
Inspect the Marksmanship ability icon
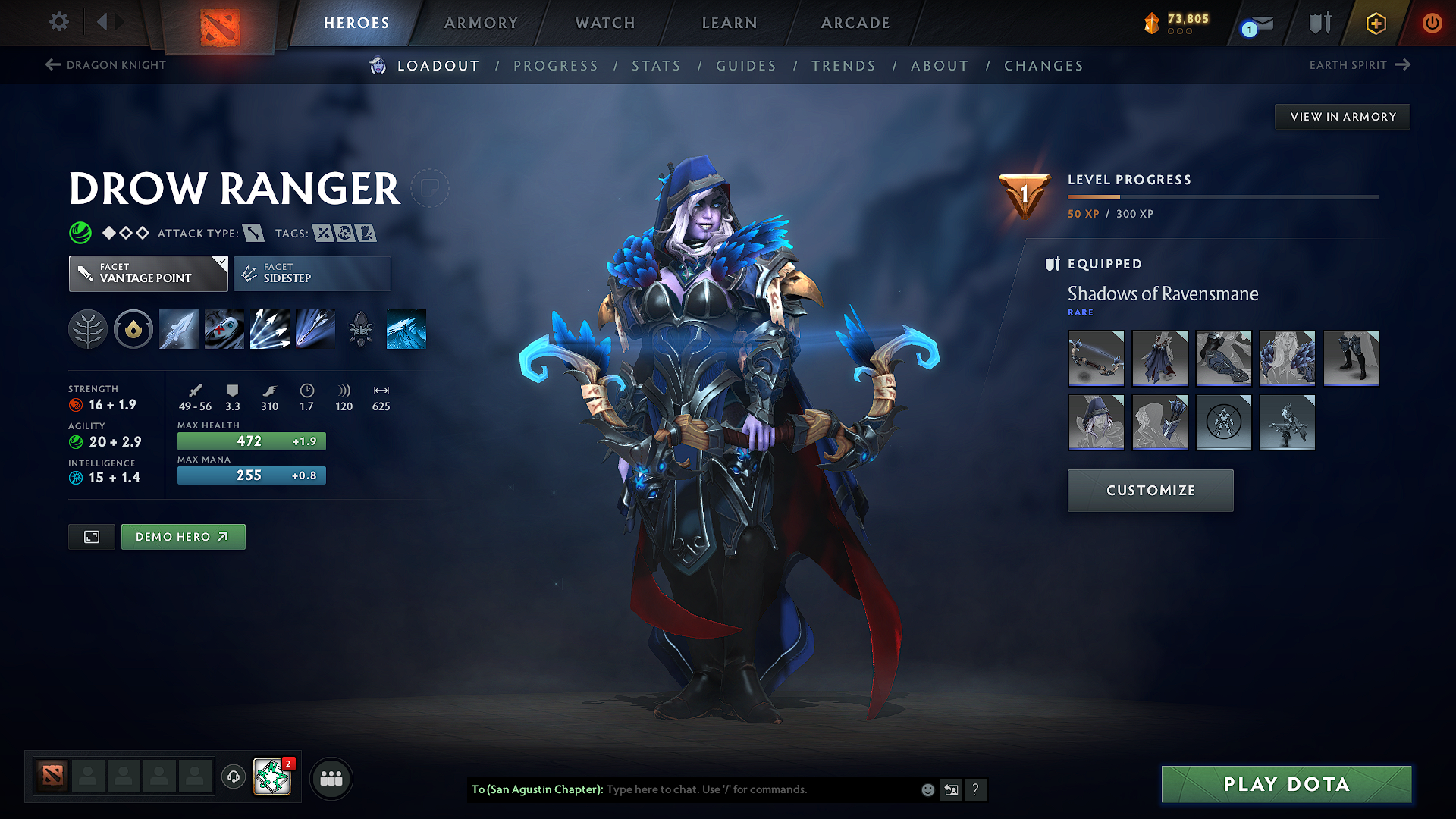click(x=315, y=329)
